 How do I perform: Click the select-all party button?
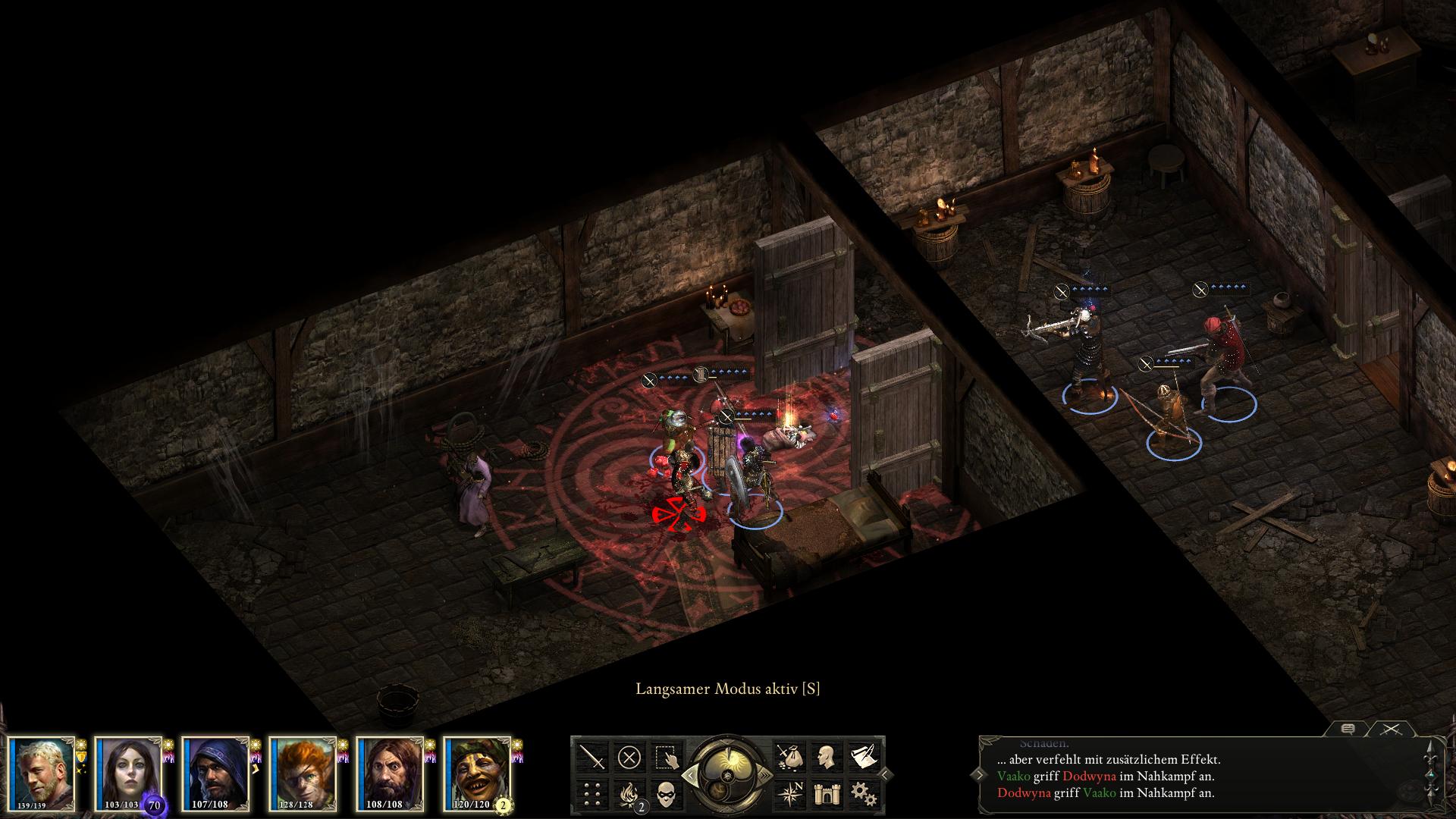[x=667, y=757]
